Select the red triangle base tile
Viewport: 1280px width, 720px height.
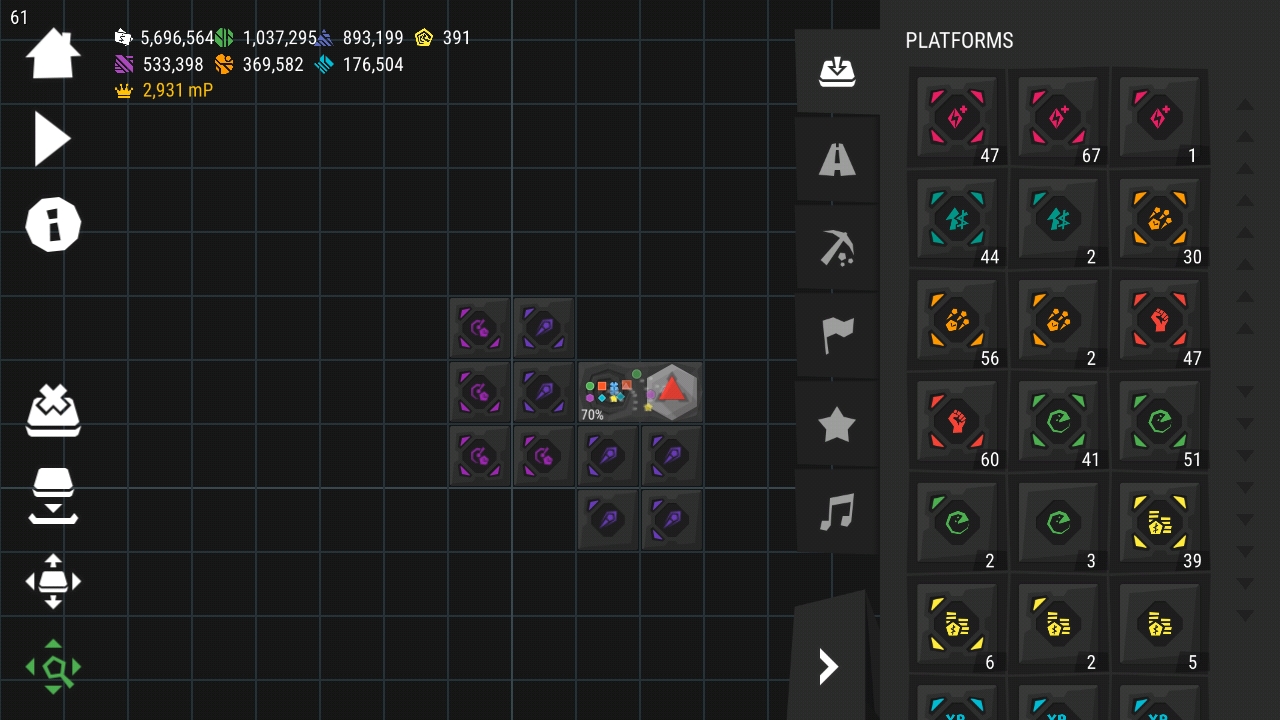pyautogui.click(x=672, y=390)
